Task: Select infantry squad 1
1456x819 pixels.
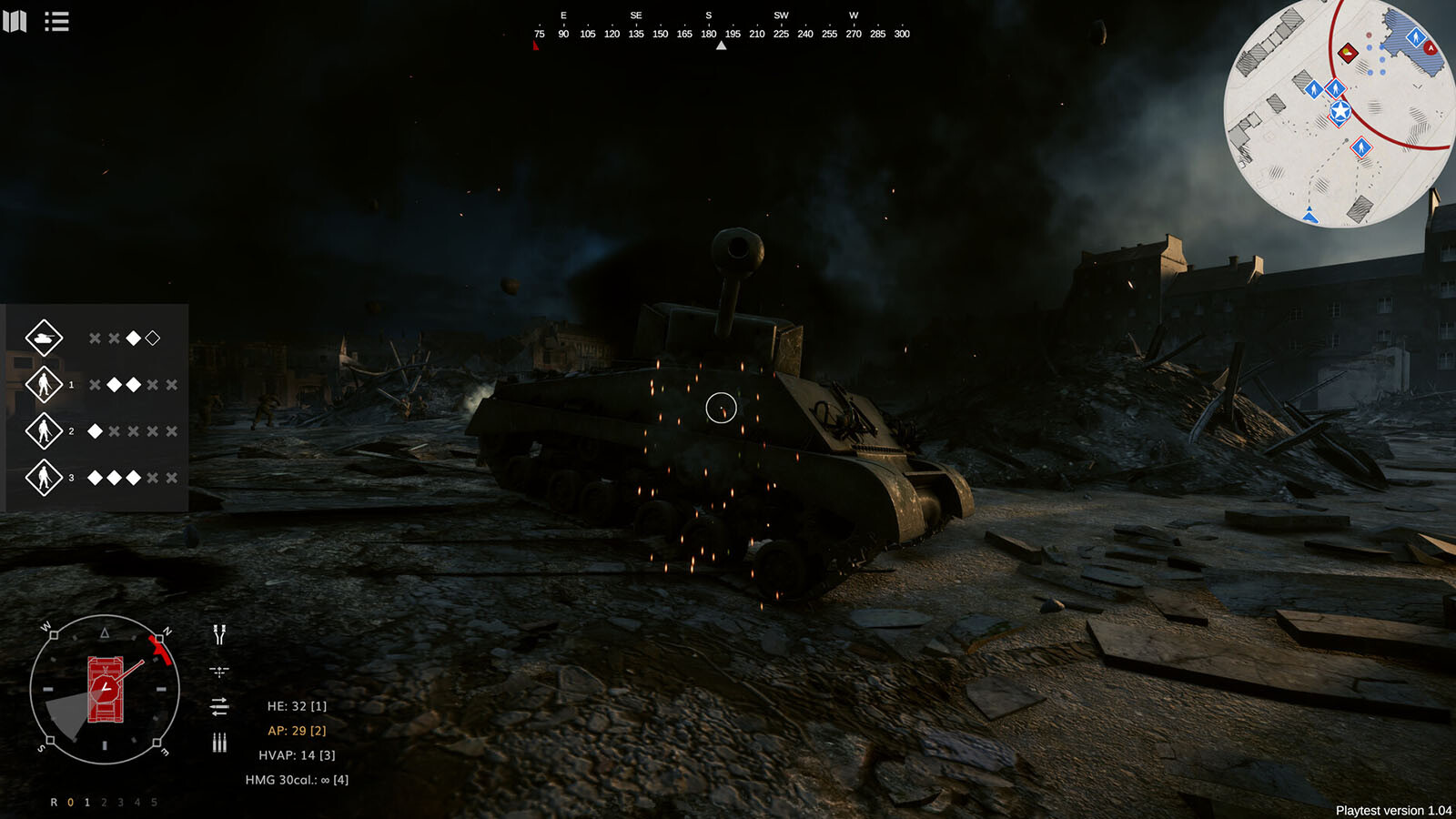Action: (x=44, y=385)
